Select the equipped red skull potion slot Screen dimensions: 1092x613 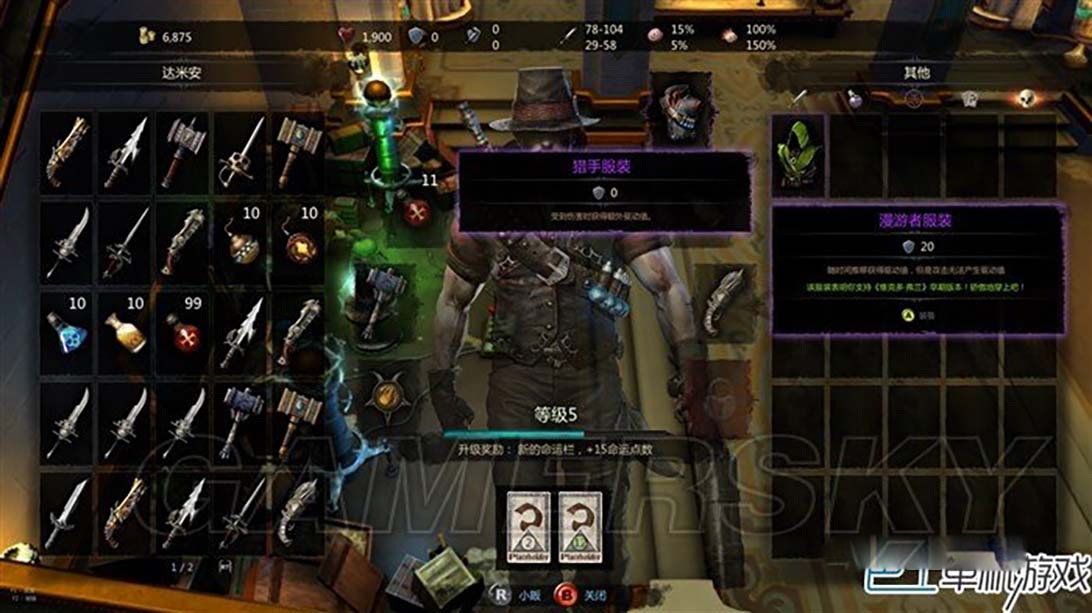(x=417, y=212)
